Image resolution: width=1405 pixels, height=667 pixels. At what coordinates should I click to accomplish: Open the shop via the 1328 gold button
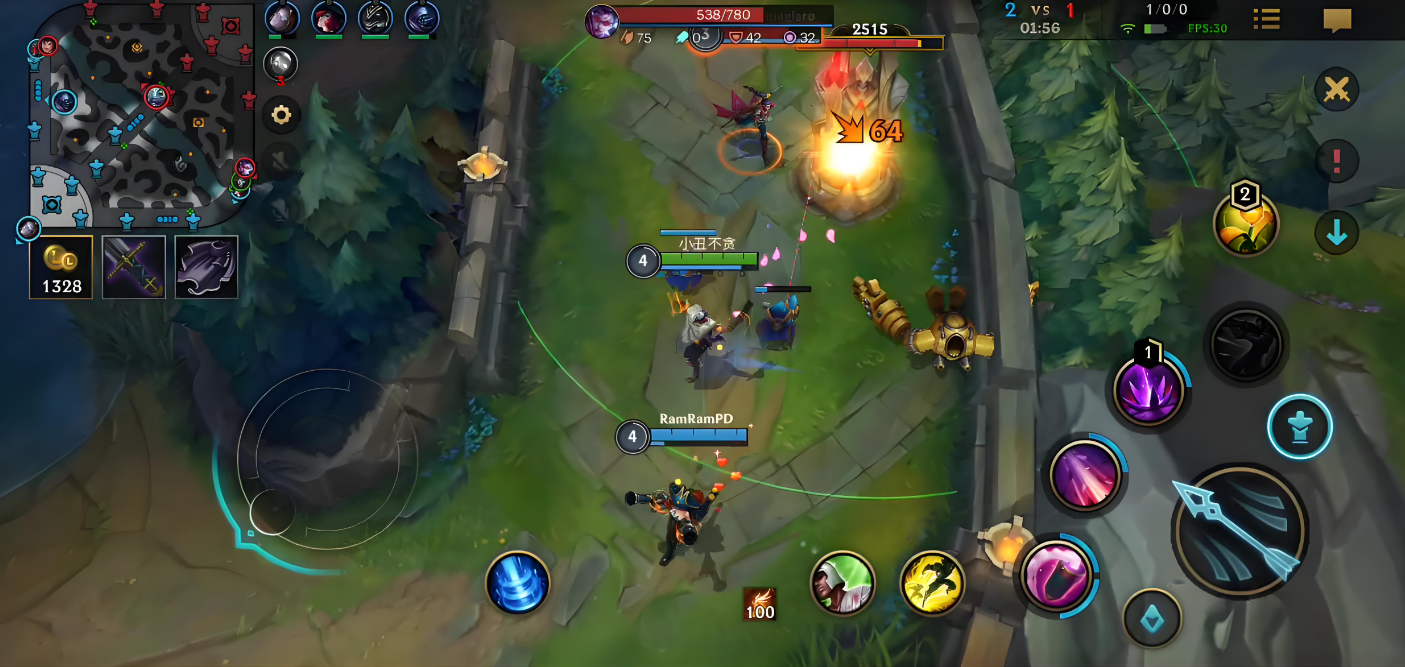point(61,267)
